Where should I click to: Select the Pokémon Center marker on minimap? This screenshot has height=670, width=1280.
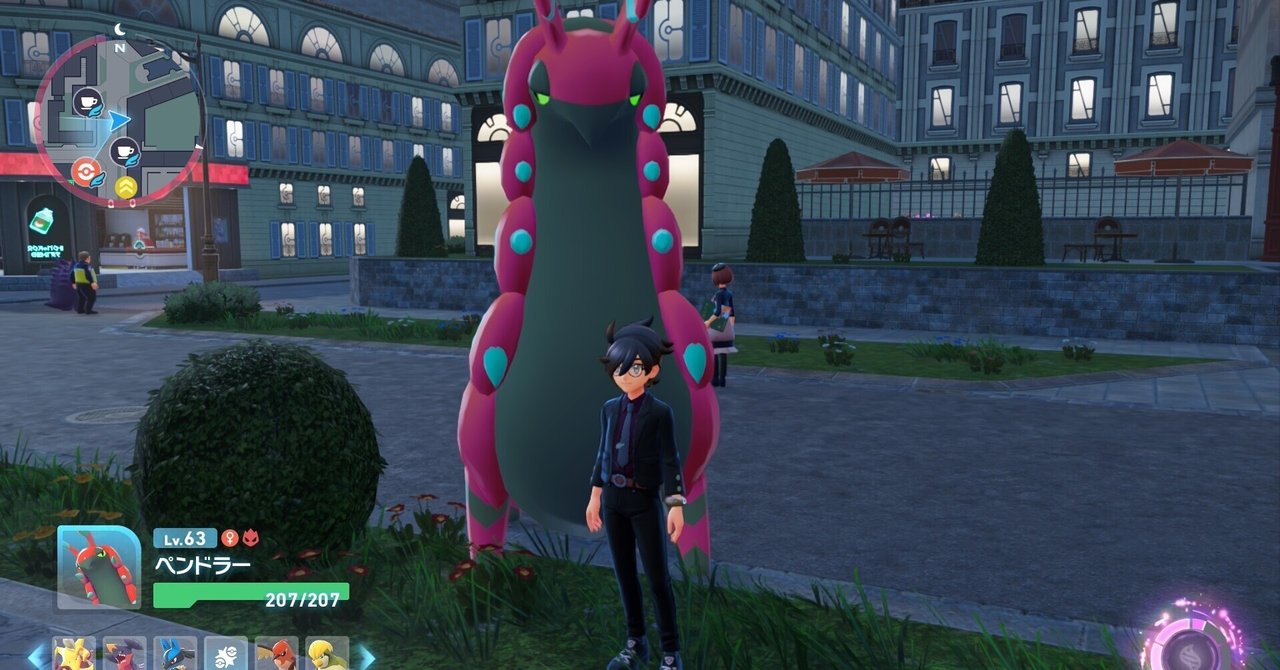[86, 172]
